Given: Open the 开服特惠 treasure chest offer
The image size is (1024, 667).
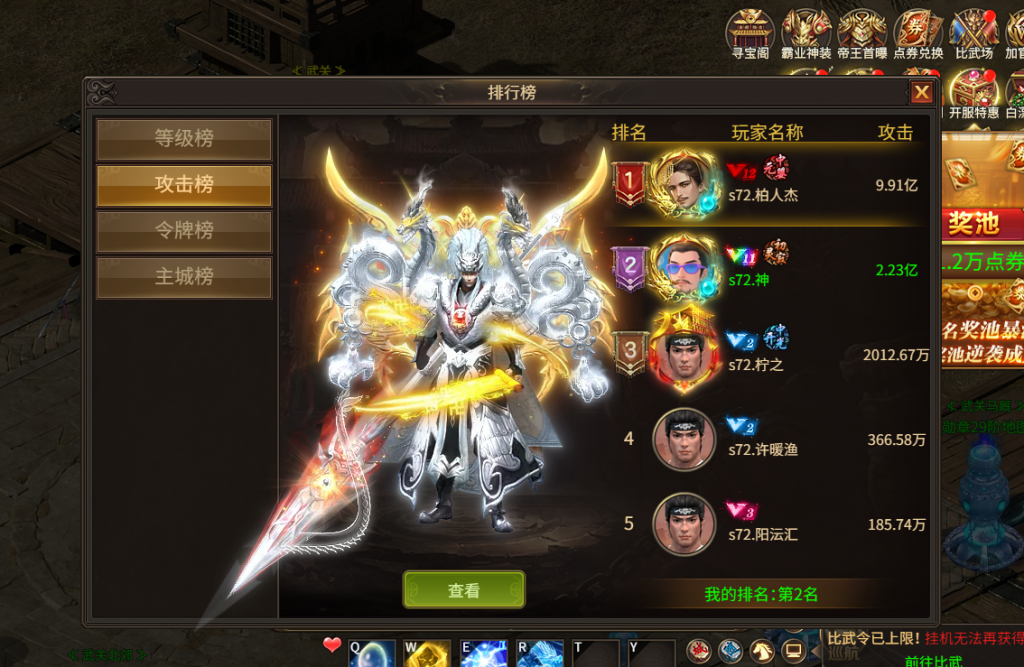Looking at the screenshot, I should (x=973, y=95).
